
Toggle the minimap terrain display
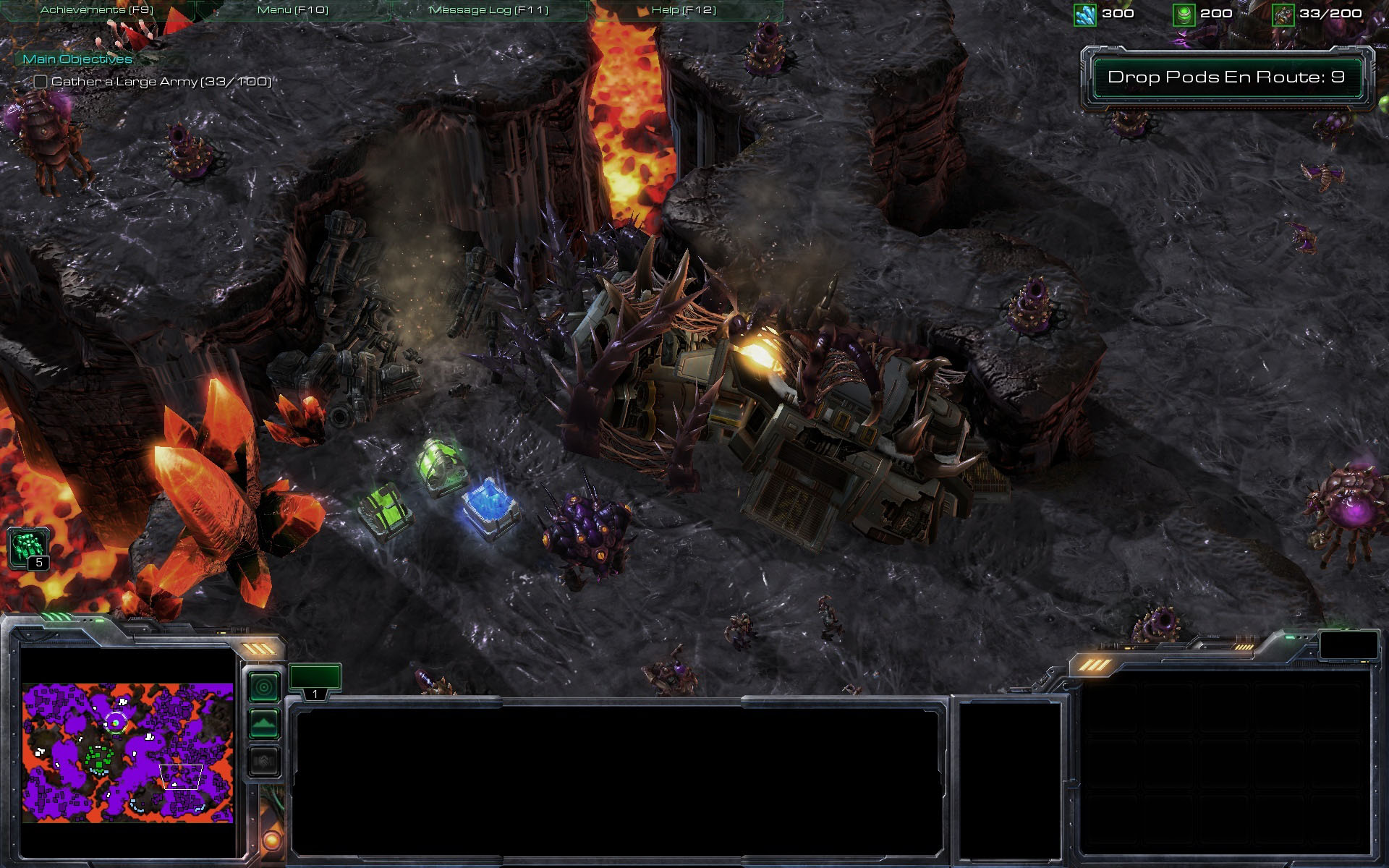click(x=263, y=723)
